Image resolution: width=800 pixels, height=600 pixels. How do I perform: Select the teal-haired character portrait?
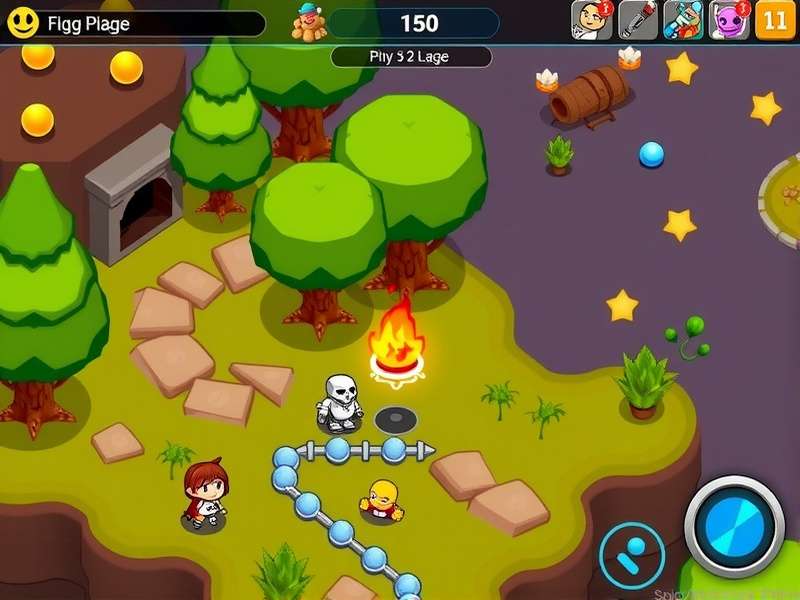point(683,20)
